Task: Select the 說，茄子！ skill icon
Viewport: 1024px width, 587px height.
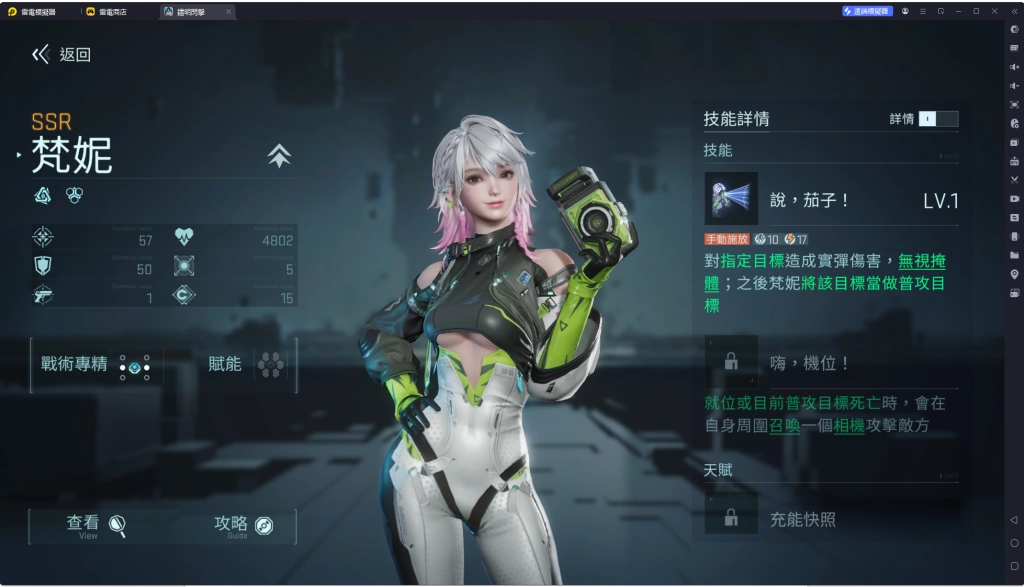Action: pos(731,199)
